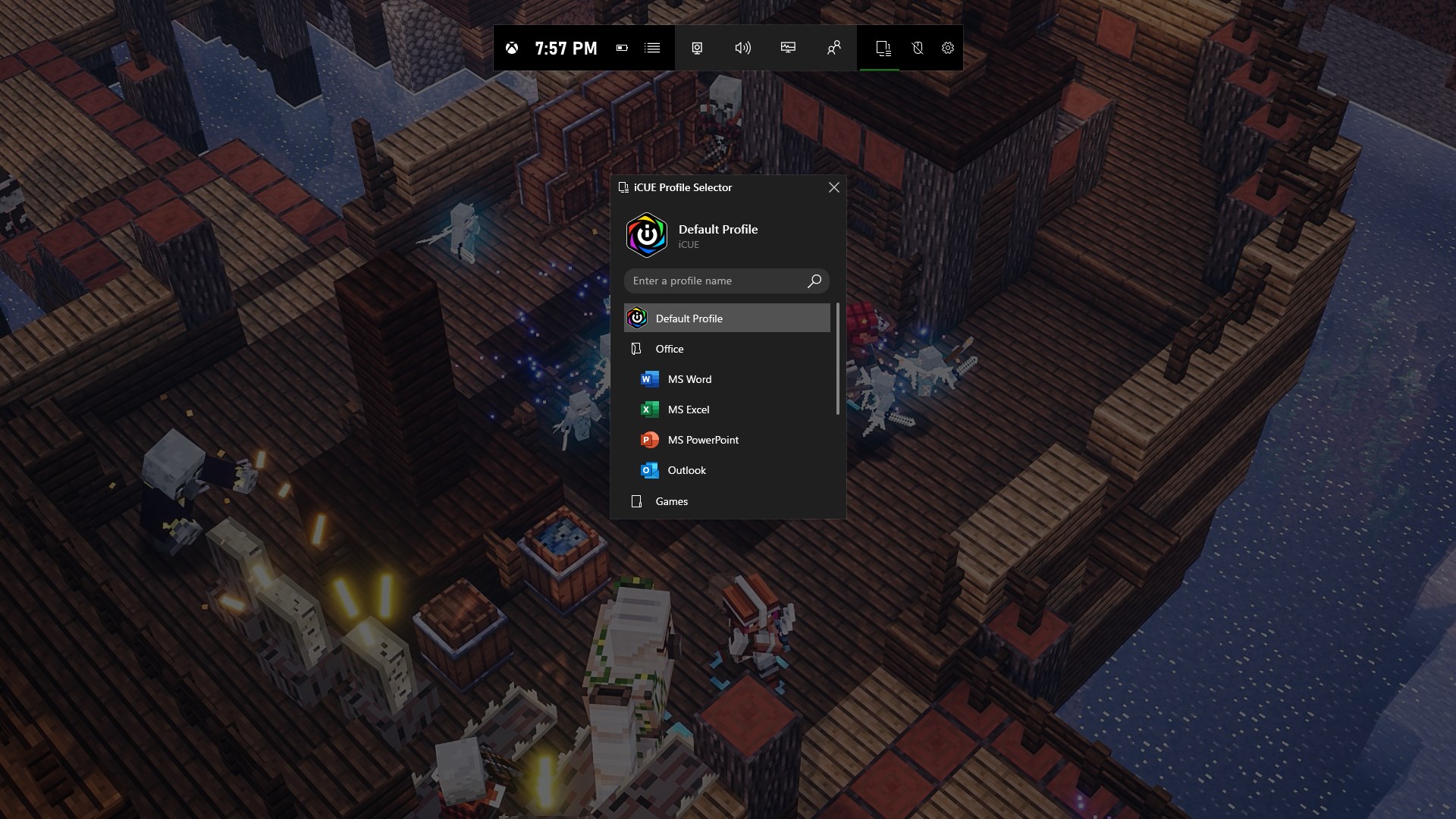
Task: Open the Capture widget
Action: click(697, 48)
